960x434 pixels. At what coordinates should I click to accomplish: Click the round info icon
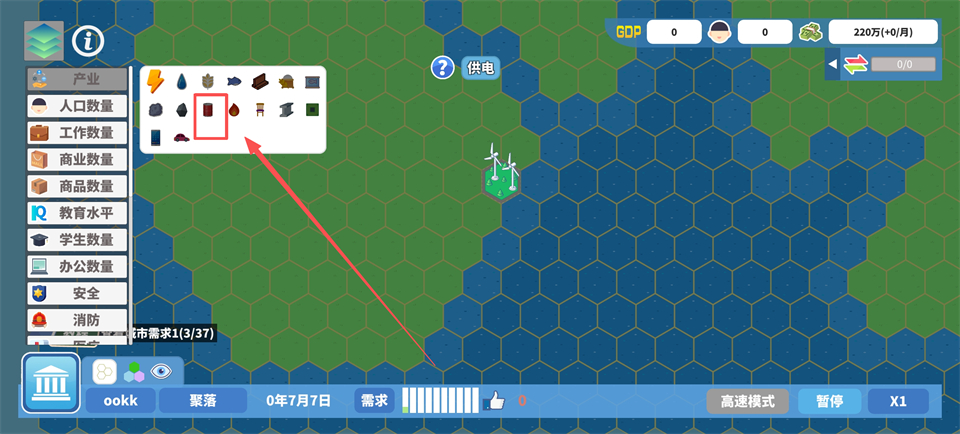click(x=89, y=41)
